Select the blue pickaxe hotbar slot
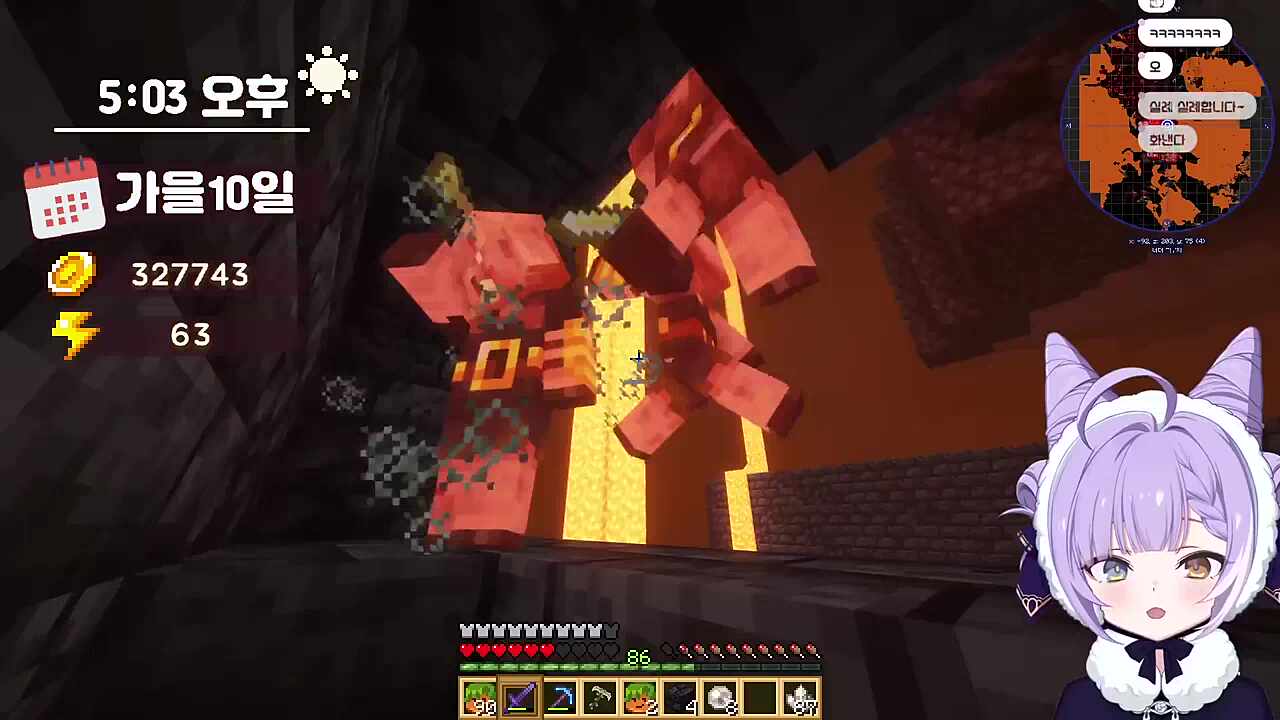The width and height of the screenshot is (1280, 720). pos(560,697)
